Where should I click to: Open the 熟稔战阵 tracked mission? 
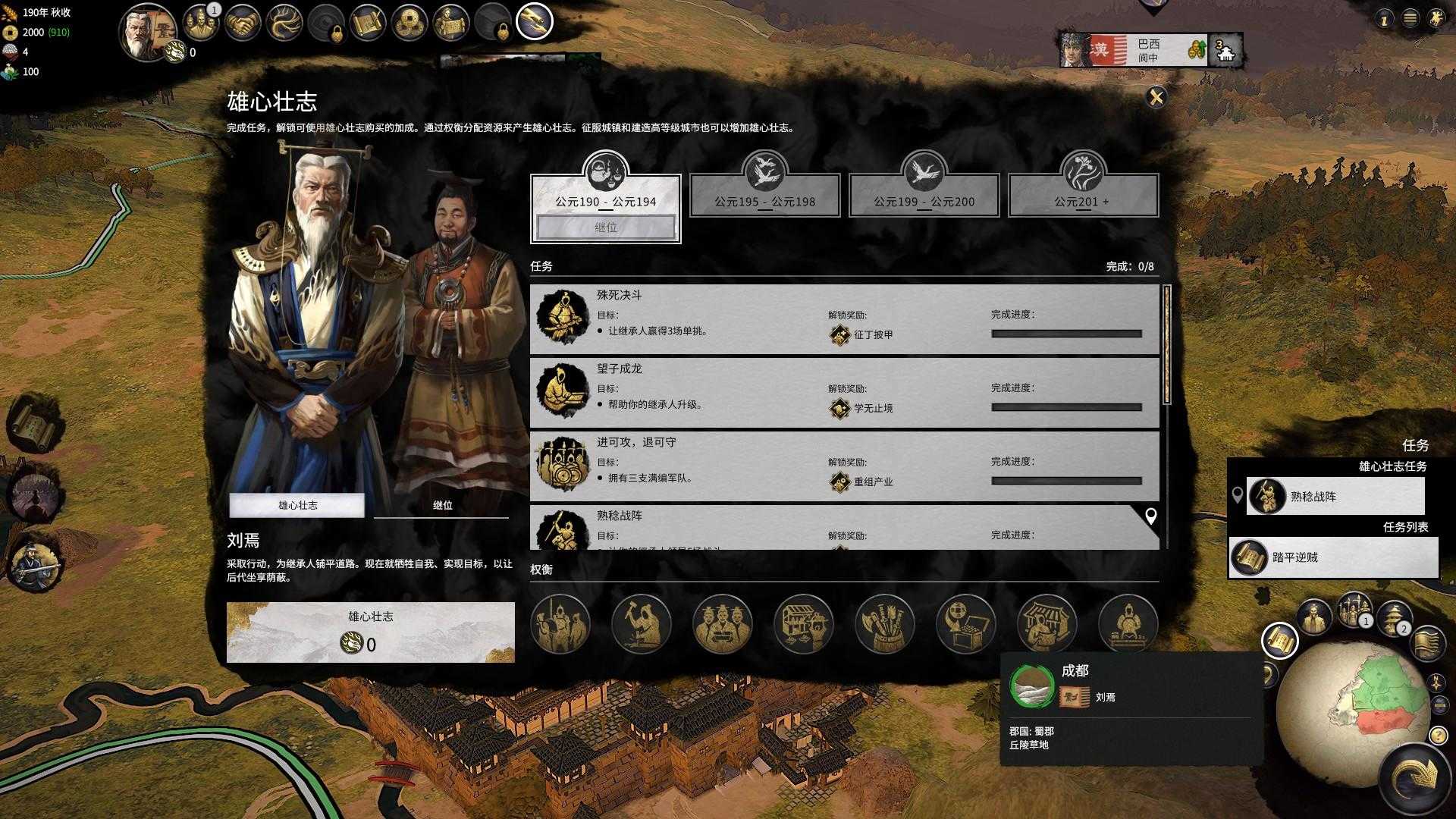[x=1335, y=497]
